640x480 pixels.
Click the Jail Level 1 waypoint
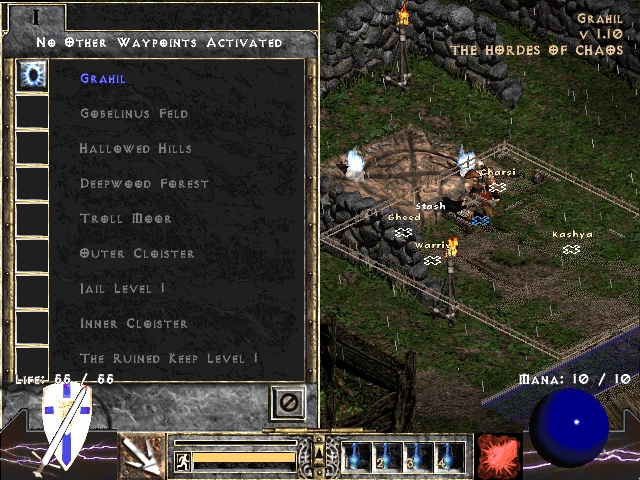pyautogui.click(x=123, y=288)
